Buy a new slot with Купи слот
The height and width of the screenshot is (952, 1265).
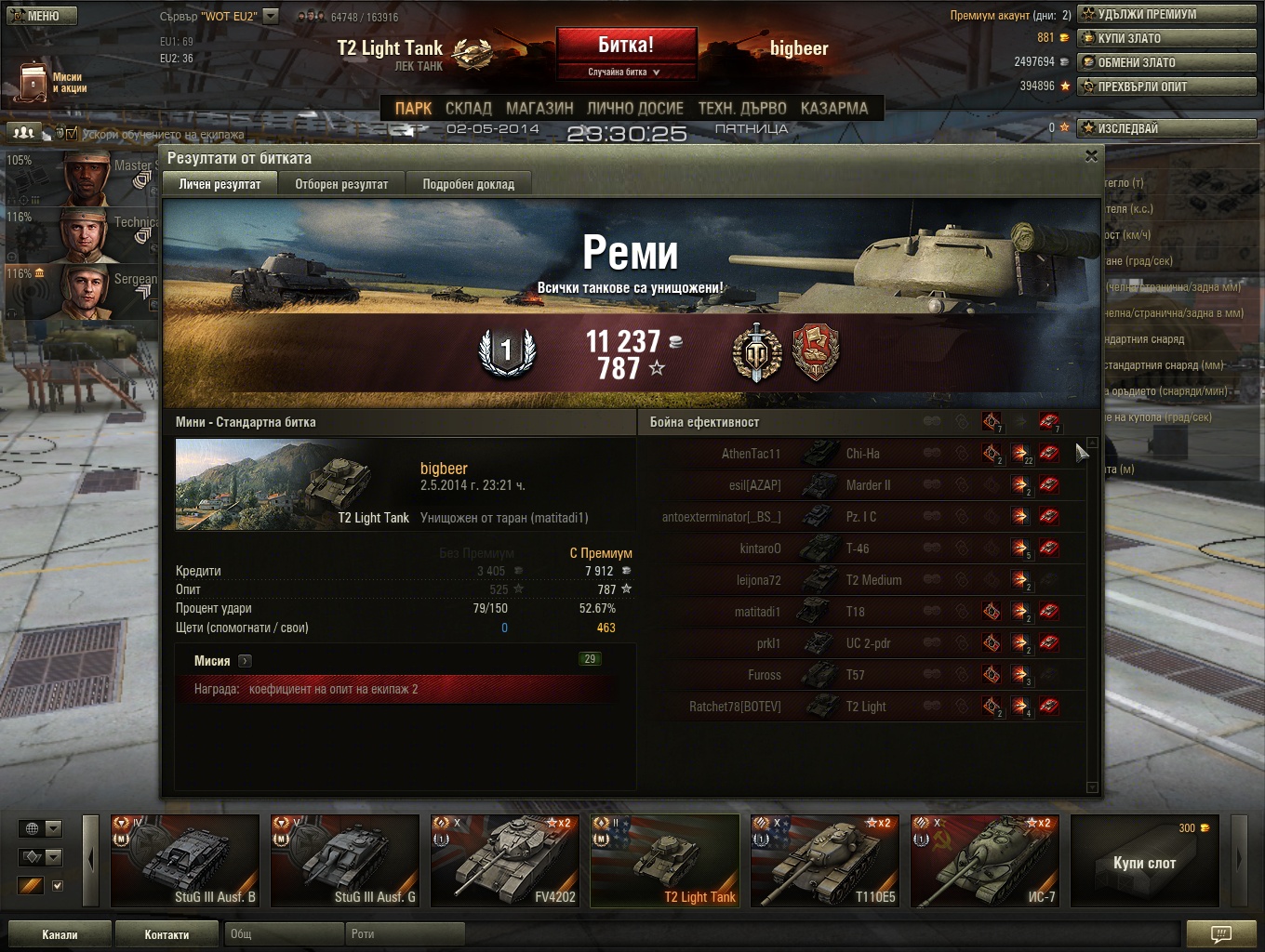point(1144,862)
